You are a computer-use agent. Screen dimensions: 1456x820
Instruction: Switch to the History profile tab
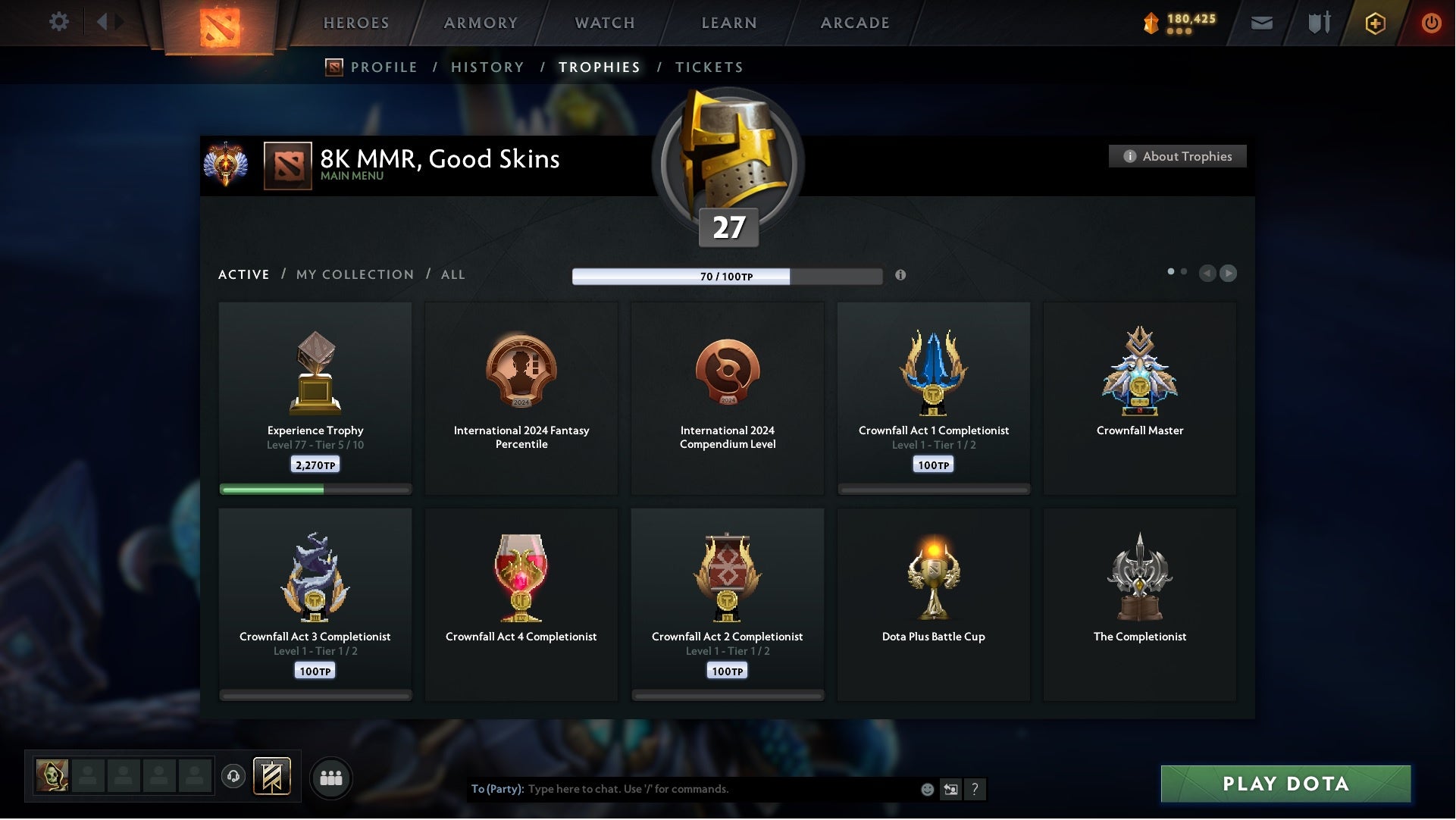487,67
